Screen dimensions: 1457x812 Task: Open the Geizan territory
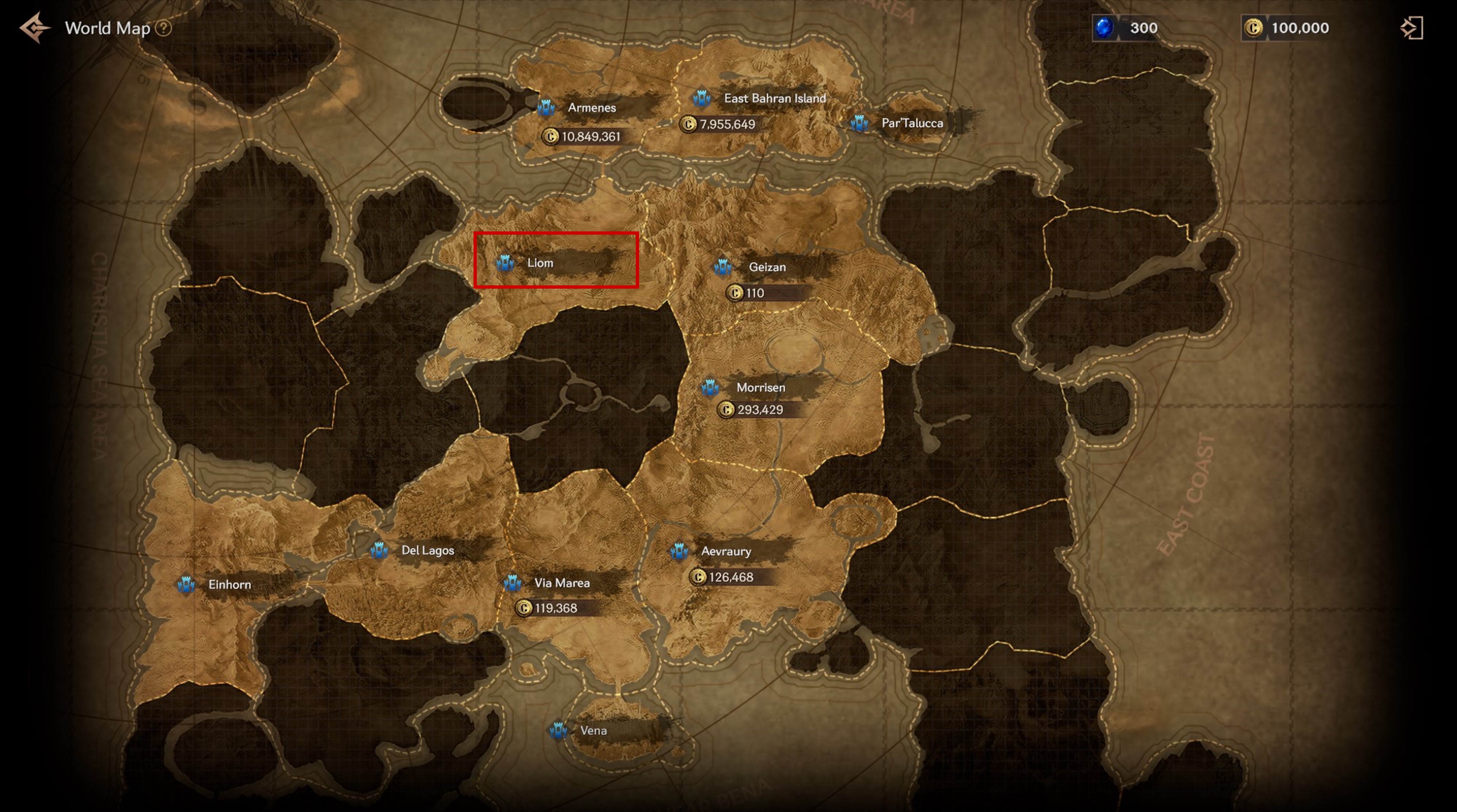722,267
